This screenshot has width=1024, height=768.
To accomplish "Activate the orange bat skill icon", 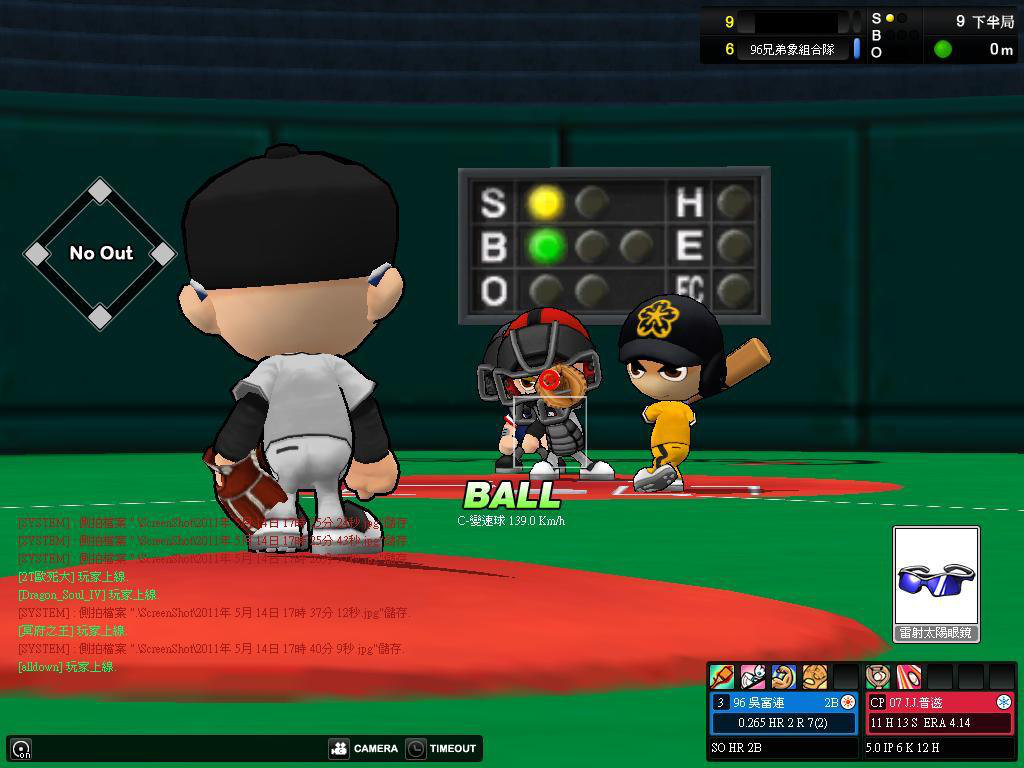I will (722, 677).
